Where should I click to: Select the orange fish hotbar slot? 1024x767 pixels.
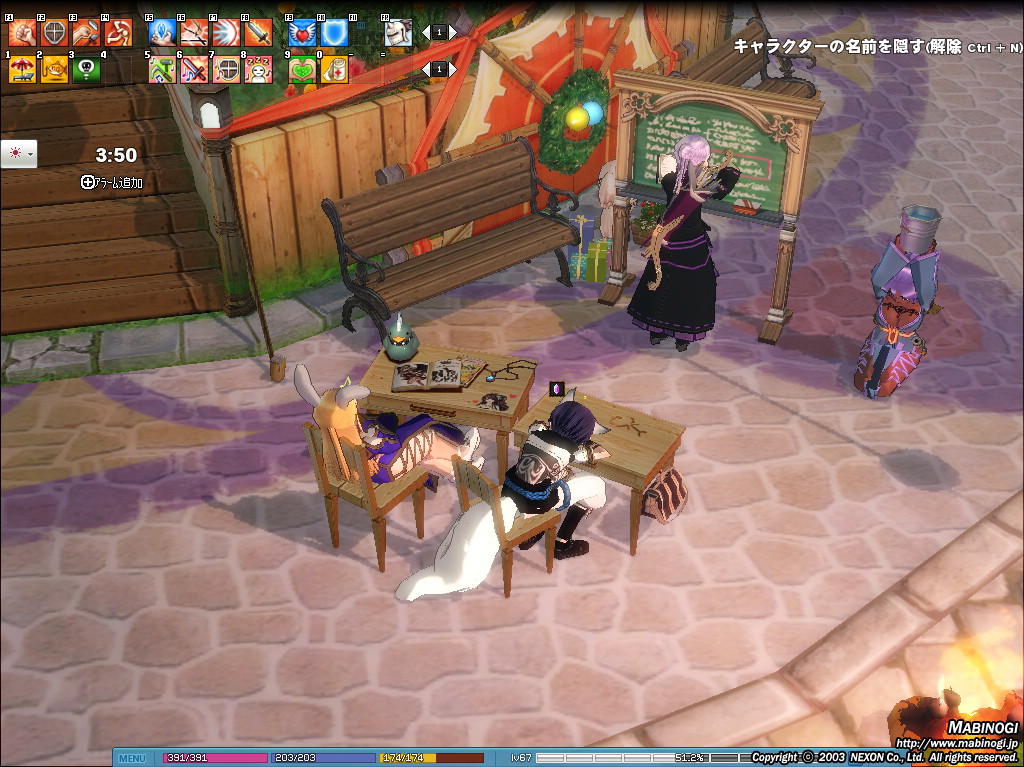point(54,69)
